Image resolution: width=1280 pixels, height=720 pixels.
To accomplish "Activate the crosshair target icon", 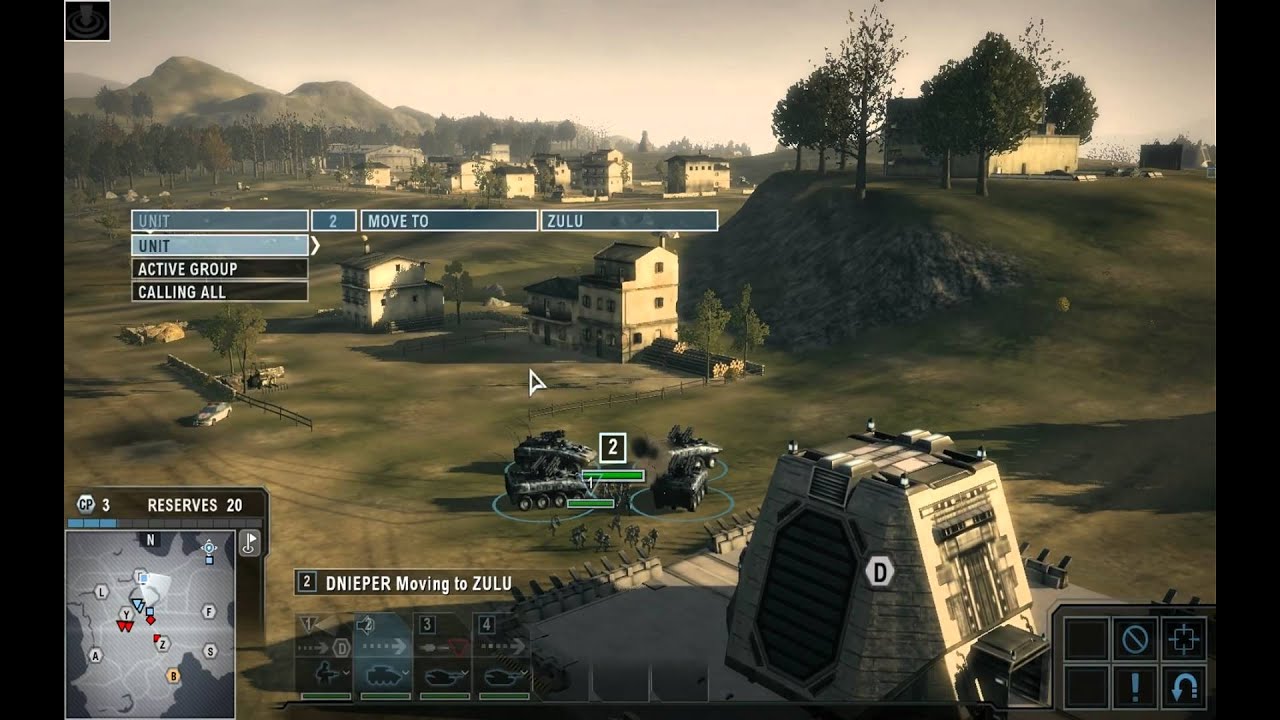I will point(1184,638).
